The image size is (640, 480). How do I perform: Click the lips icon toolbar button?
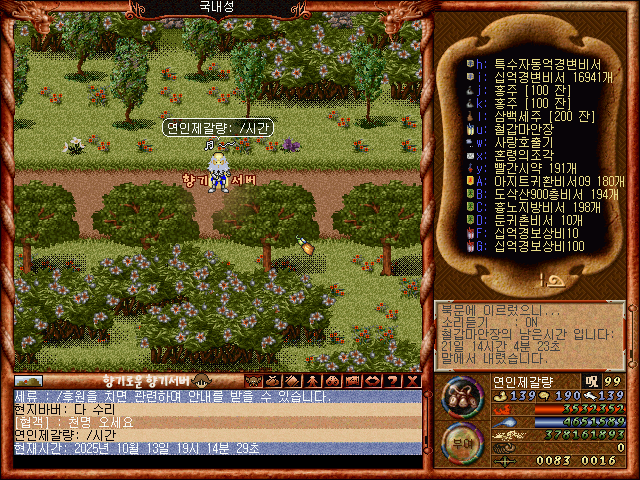pyautogui.click(x=373, y=381)
